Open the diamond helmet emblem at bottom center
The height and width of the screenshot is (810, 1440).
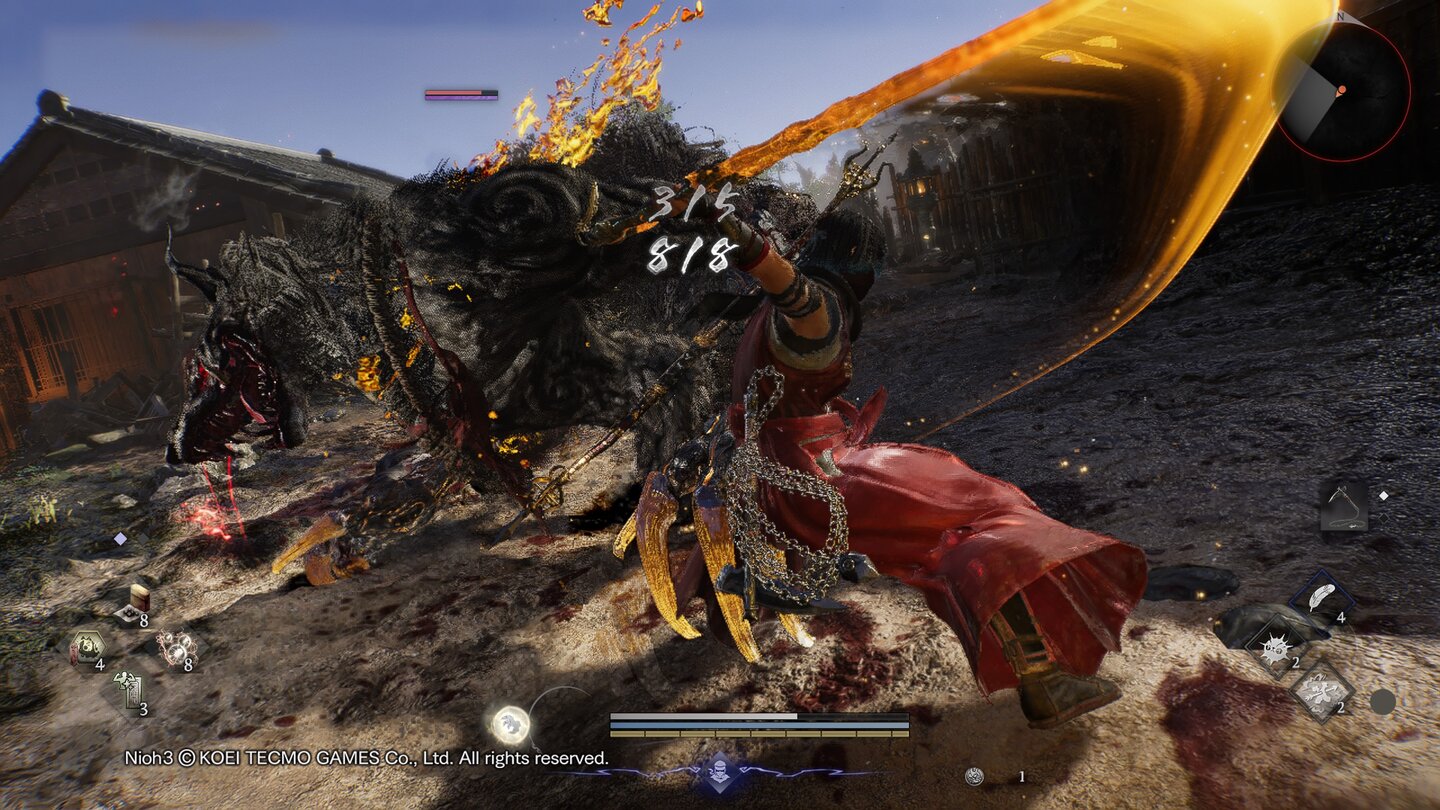point(720,770)
